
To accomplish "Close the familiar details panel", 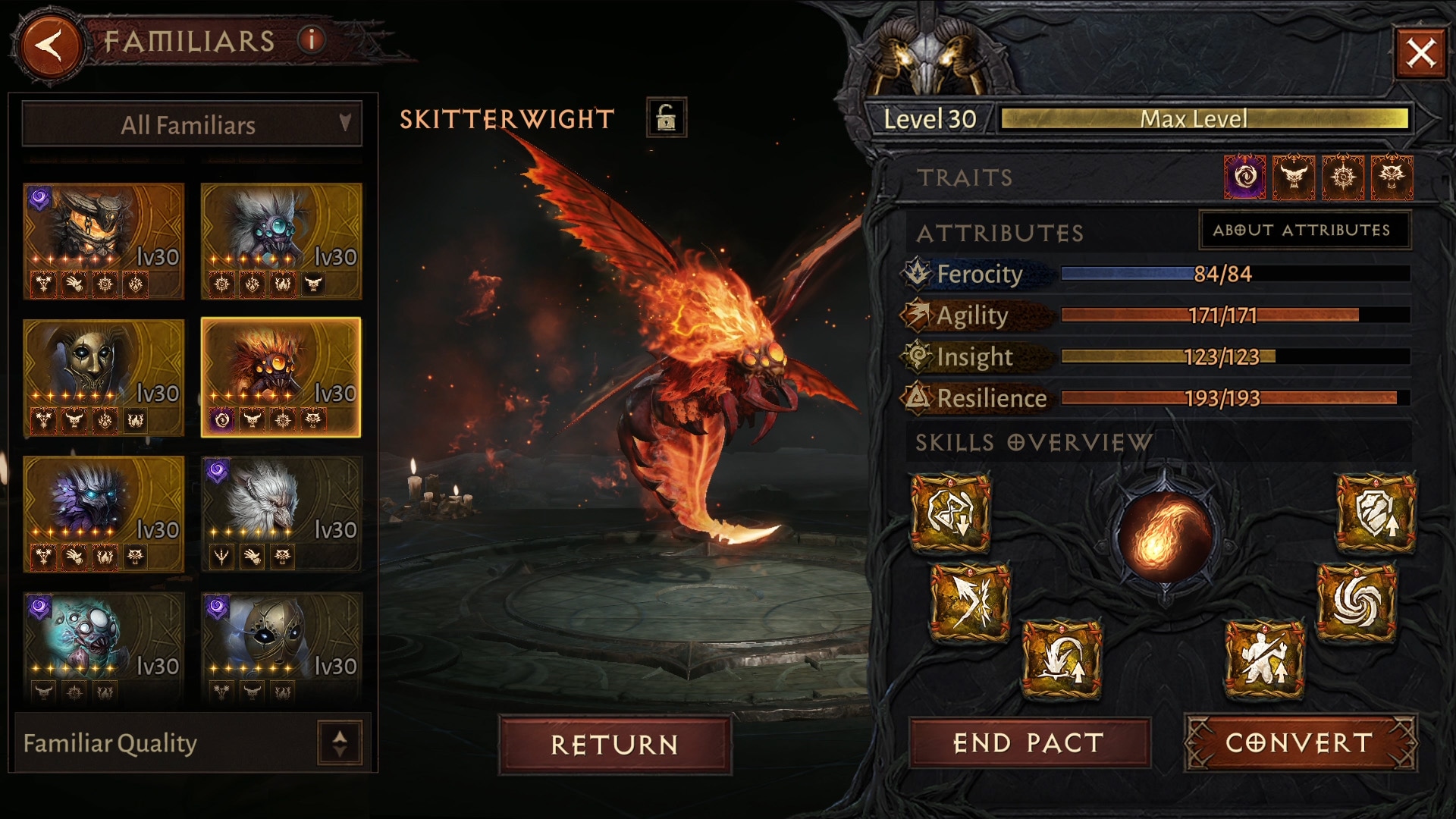I will (x=1420, y=53).
